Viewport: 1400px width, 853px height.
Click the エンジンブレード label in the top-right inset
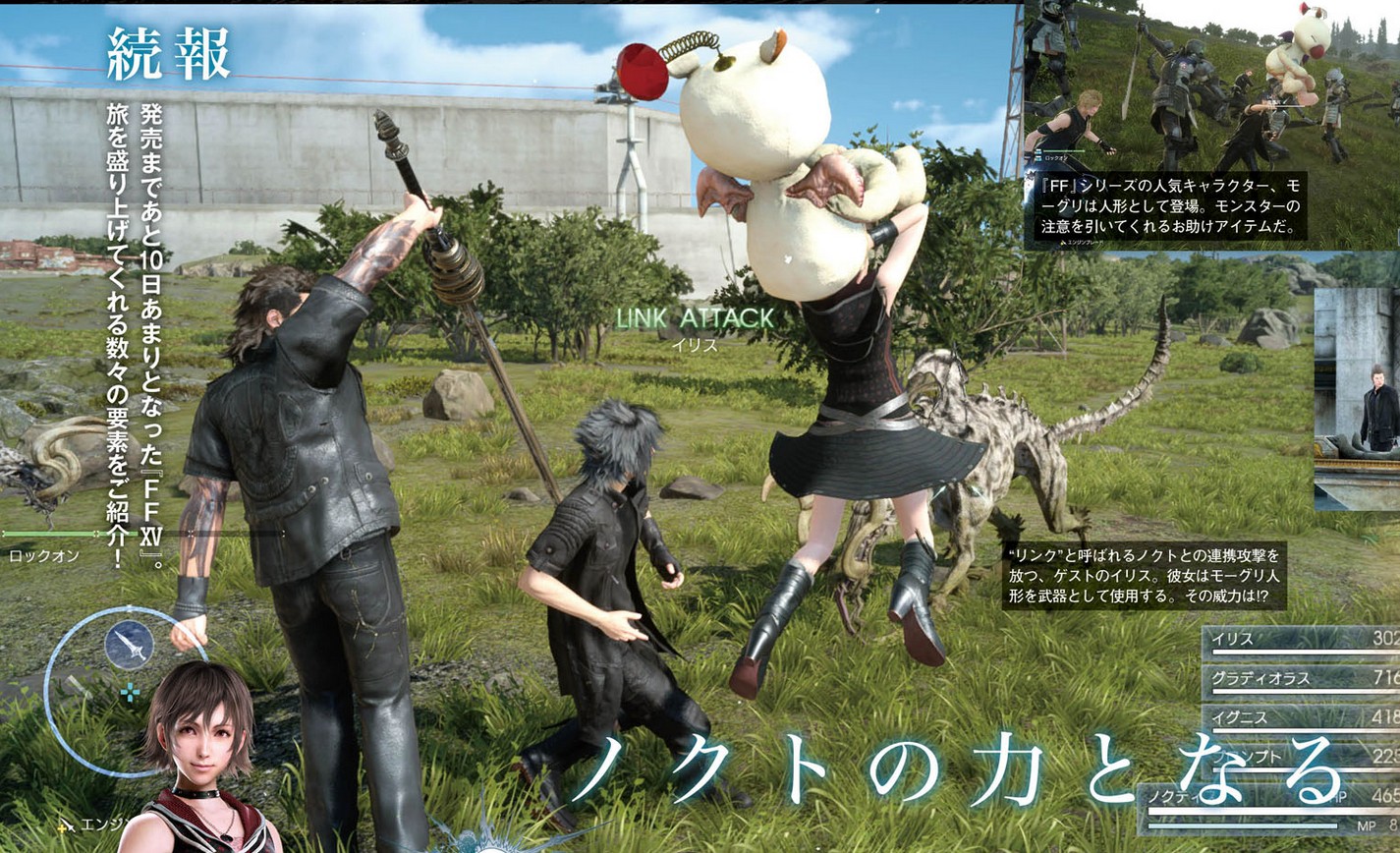(1086, 242)
